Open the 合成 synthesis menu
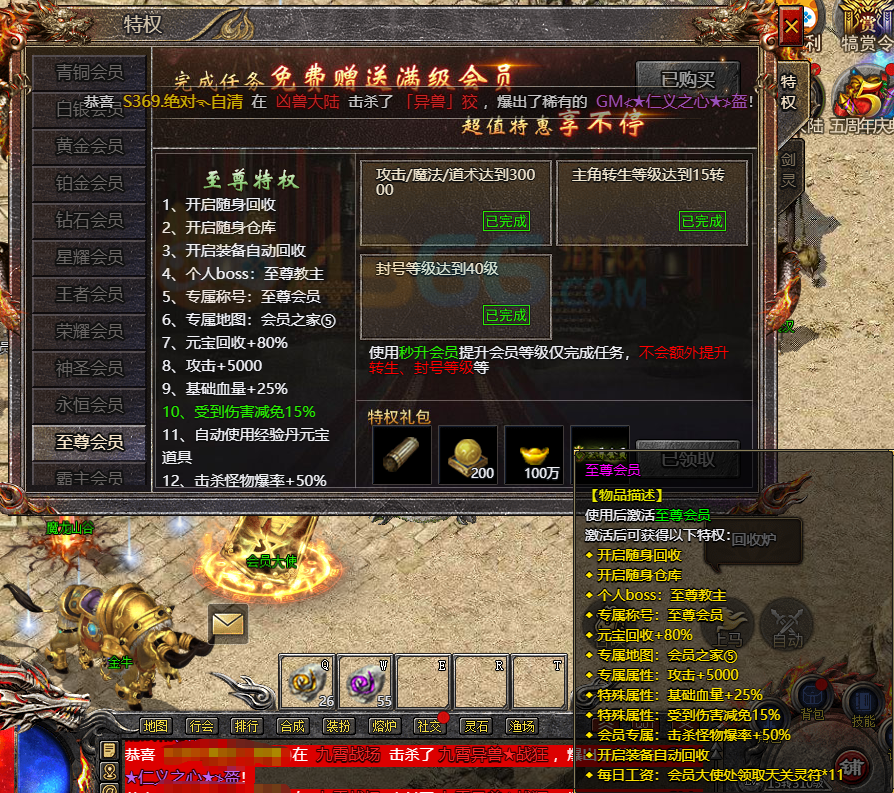Image resolution: width=894 pixels, height=793 pixels. click(292, 726)
